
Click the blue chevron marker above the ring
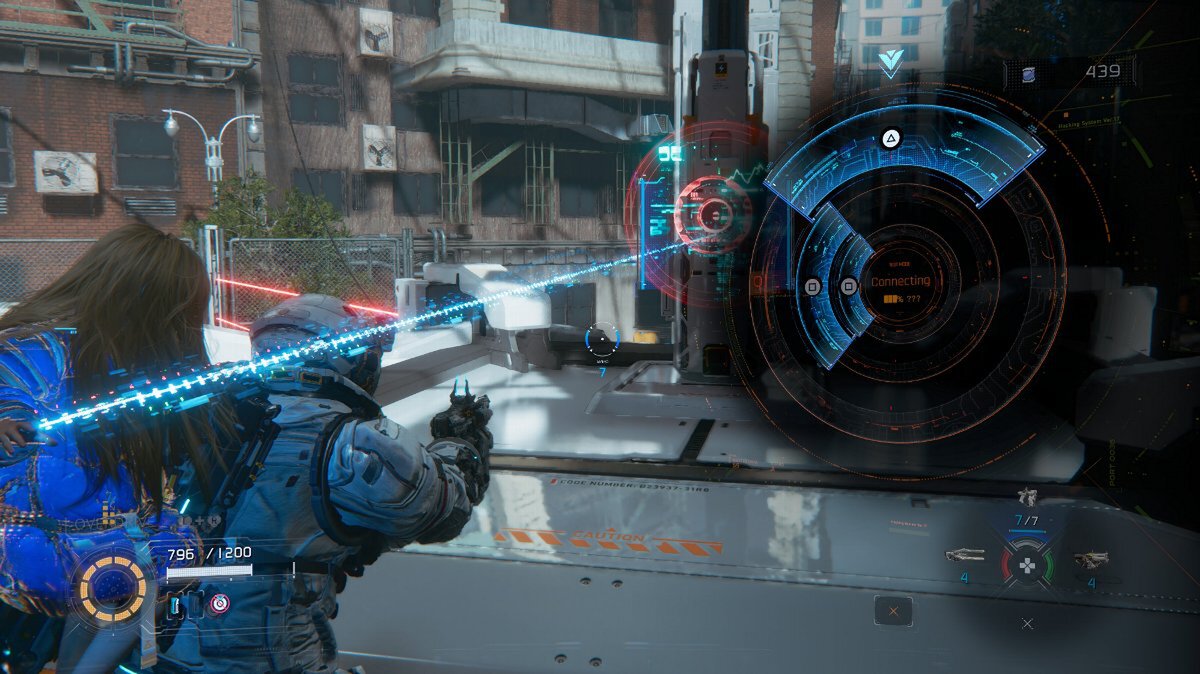pyautogui.click(x=890, y=60)
